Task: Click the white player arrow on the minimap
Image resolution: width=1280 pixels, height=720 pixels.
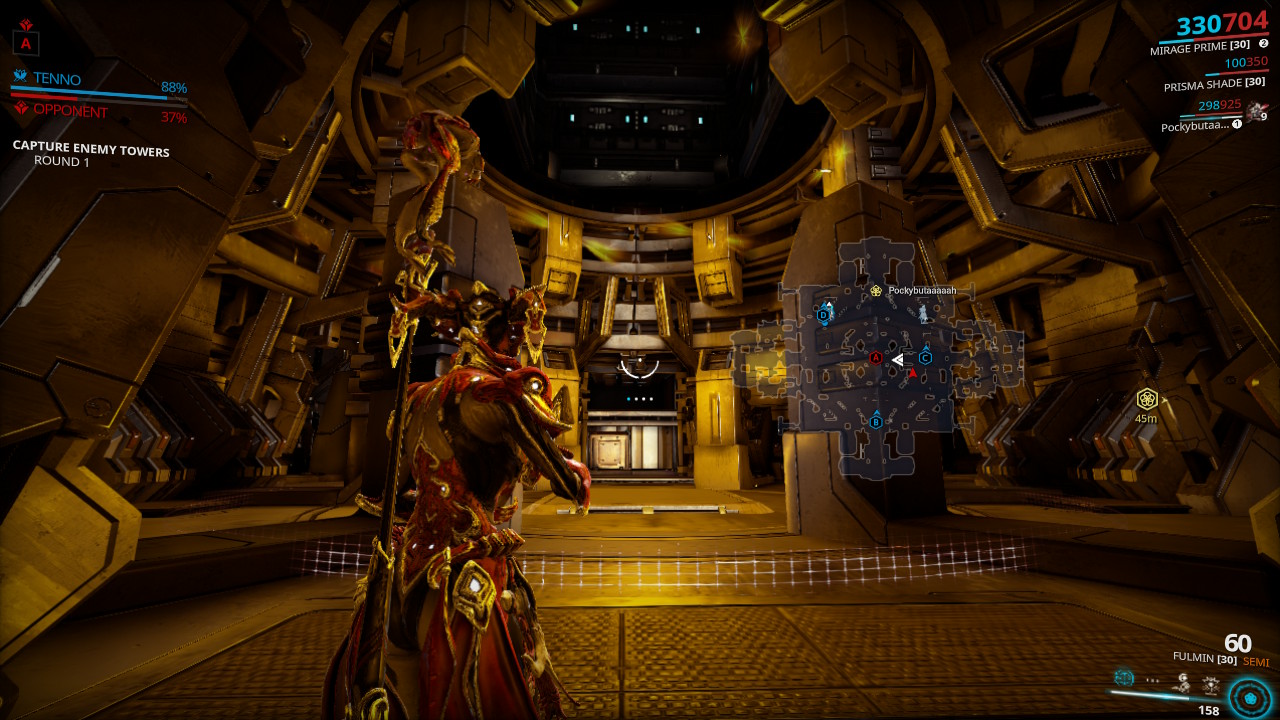Action: [x=898, y=360]
